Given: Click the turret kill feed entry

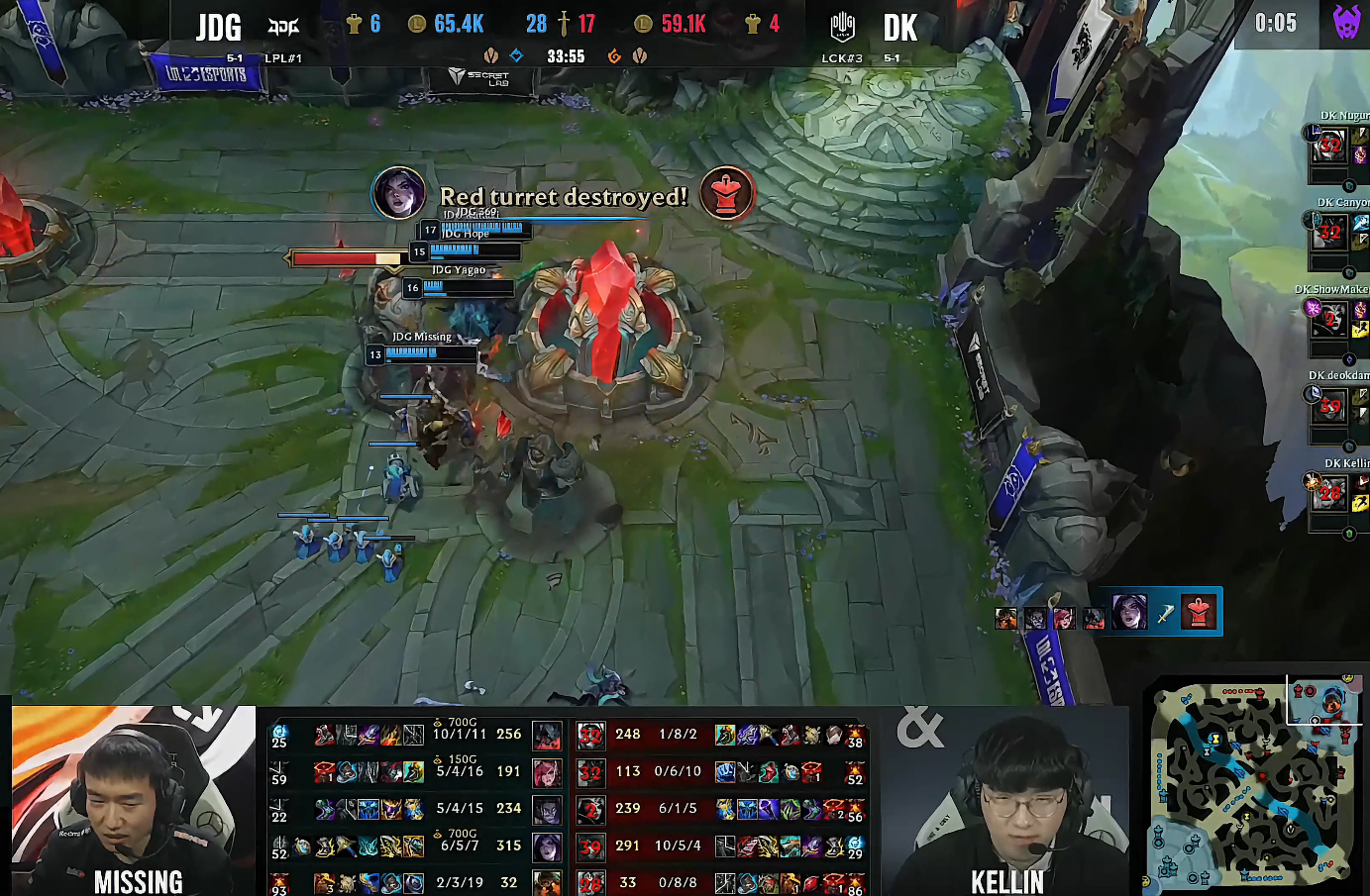Looking at the screenshot, I should [1159, 613].
